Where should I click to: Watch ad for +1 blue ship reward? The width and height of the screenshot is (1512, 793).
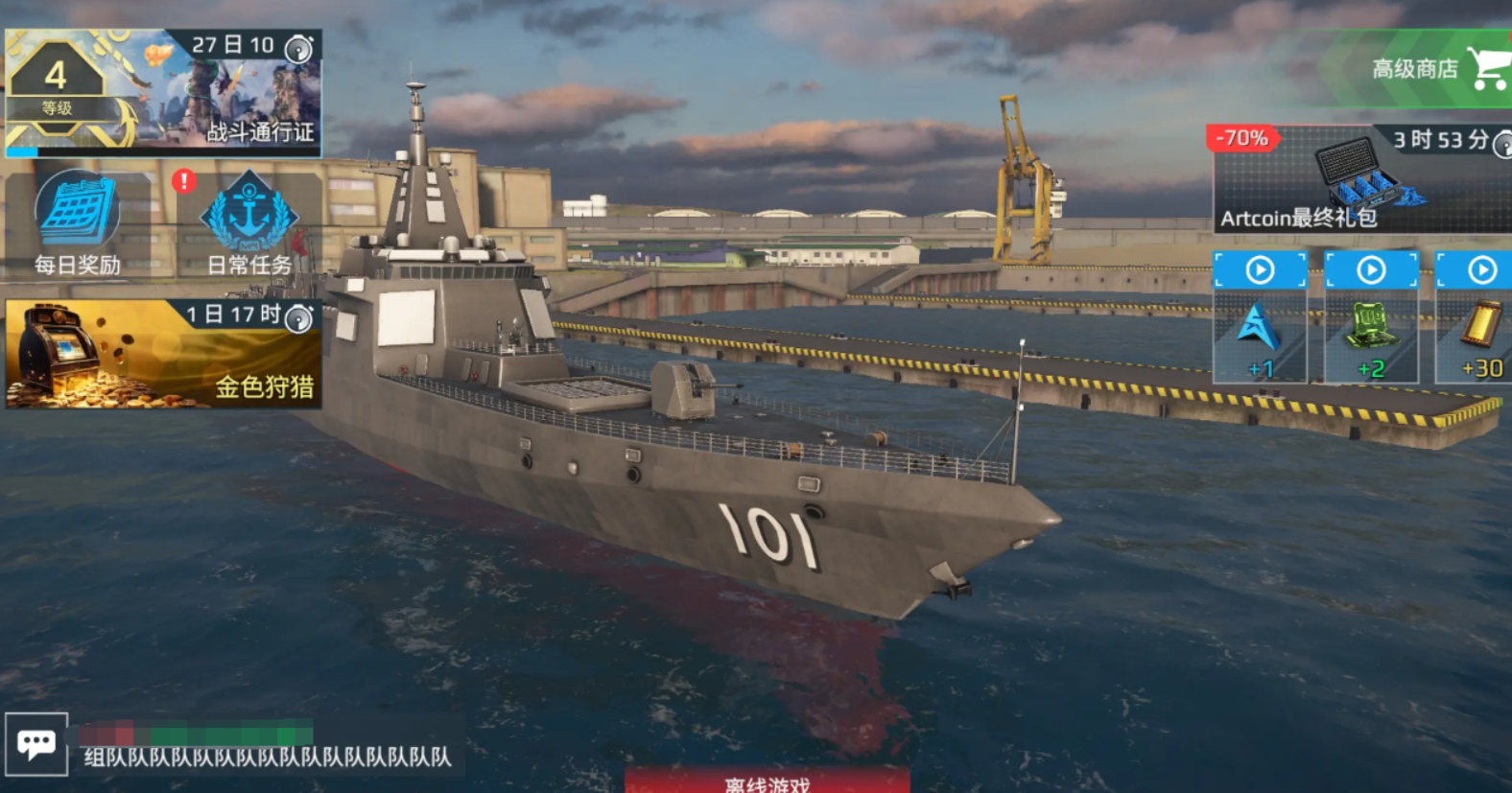pos(1260,316)
